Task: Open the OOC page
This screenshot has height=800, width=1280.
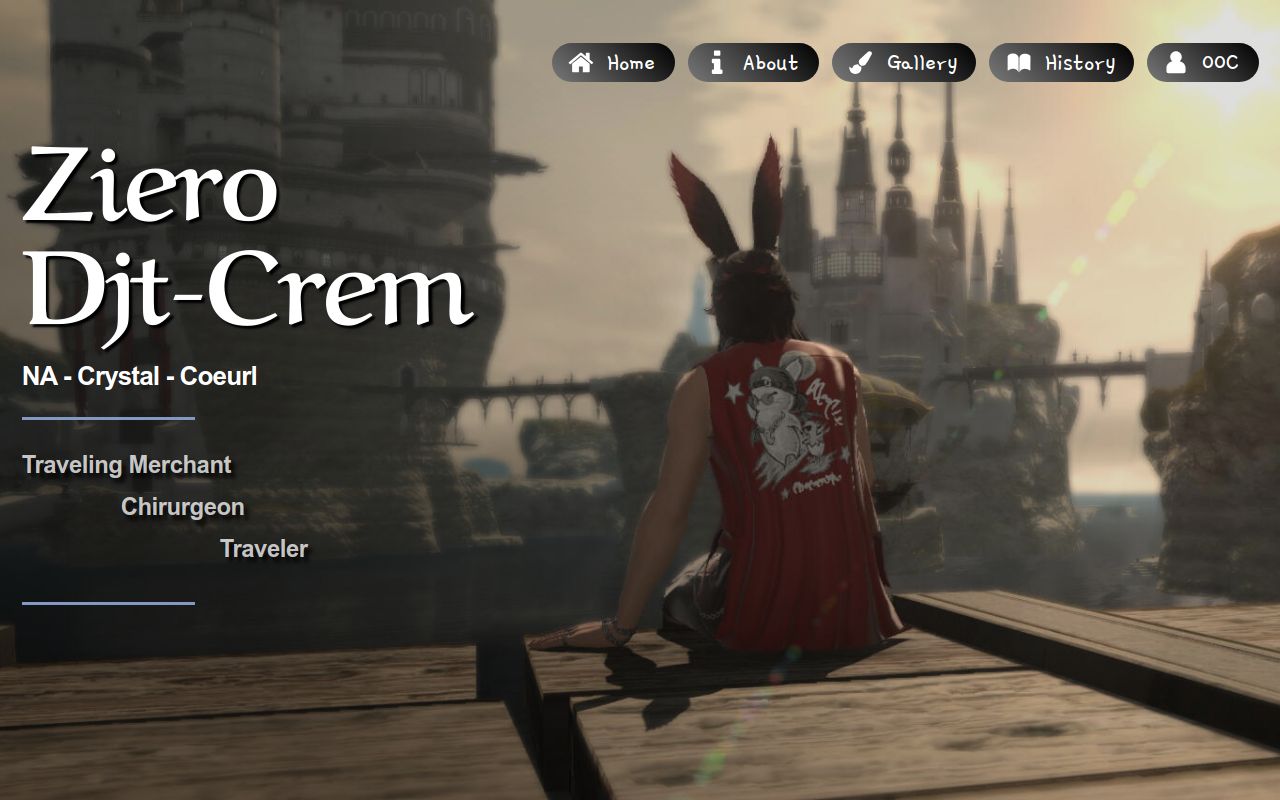Action: [1202, 63]
